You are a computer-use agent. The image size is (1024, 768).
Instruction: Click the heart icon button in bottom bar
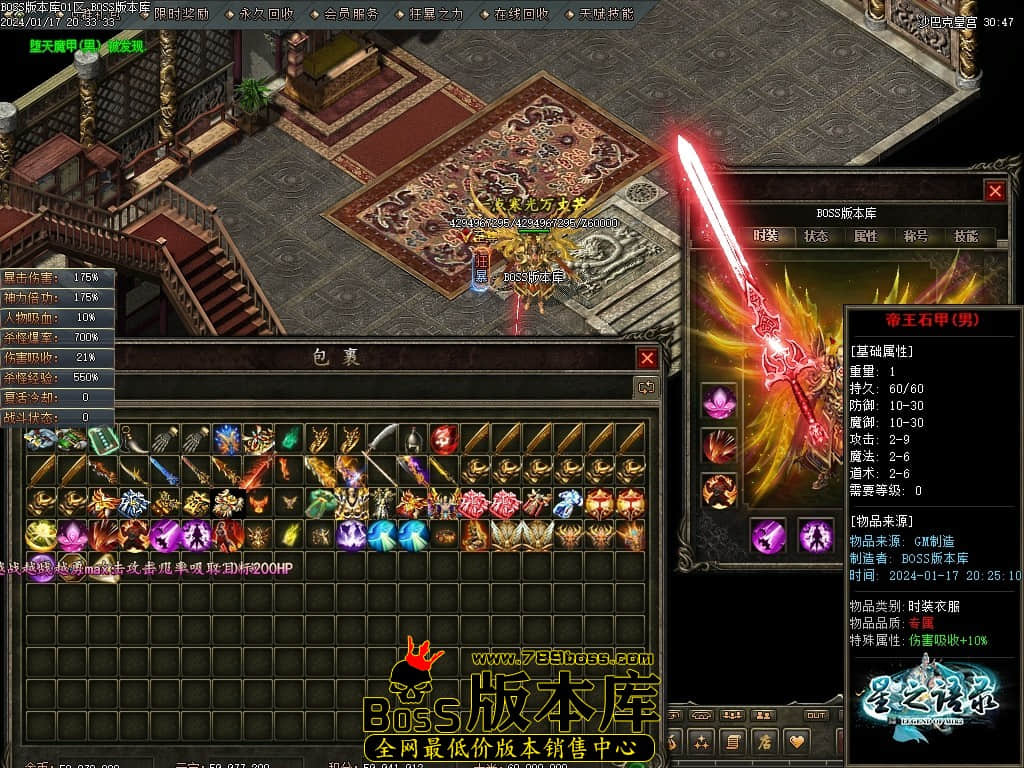797,741
